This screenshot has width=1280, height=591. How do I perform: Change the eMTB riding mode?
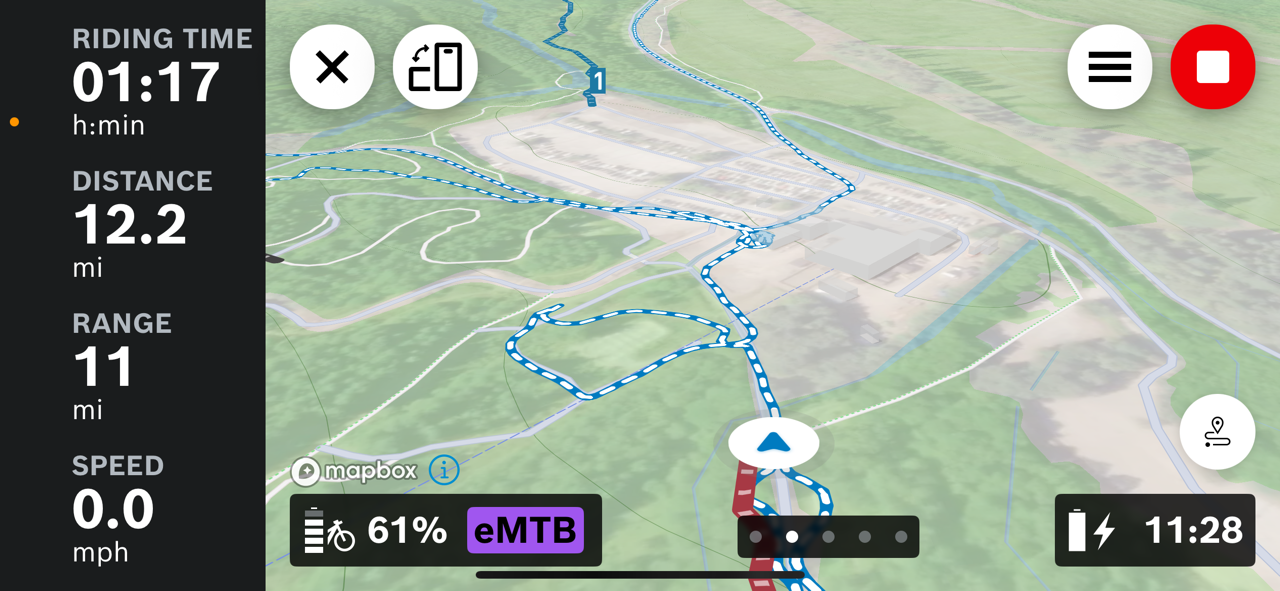point(525,530)
